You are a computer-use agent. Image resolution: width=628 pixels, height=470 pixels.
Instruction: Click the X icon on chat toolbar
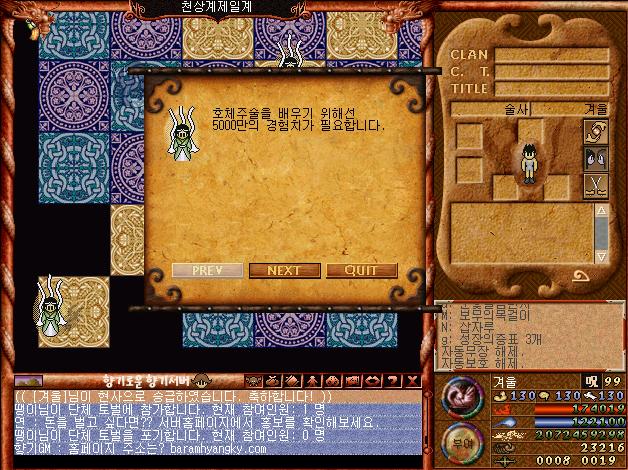(x=413, y=380)
